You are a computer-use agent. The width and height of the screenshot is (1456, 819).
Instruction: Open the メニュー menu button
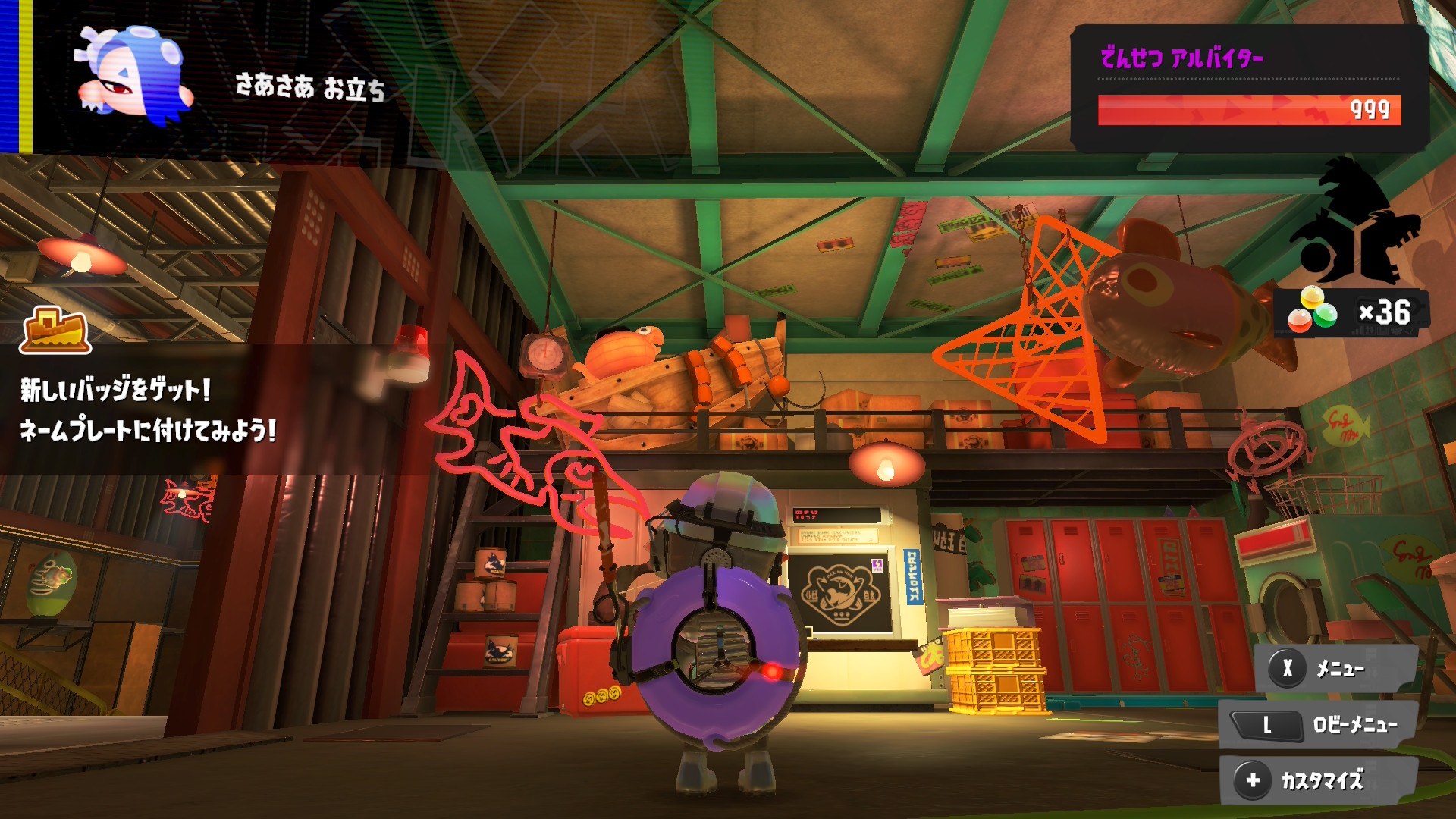[1336, 669]
